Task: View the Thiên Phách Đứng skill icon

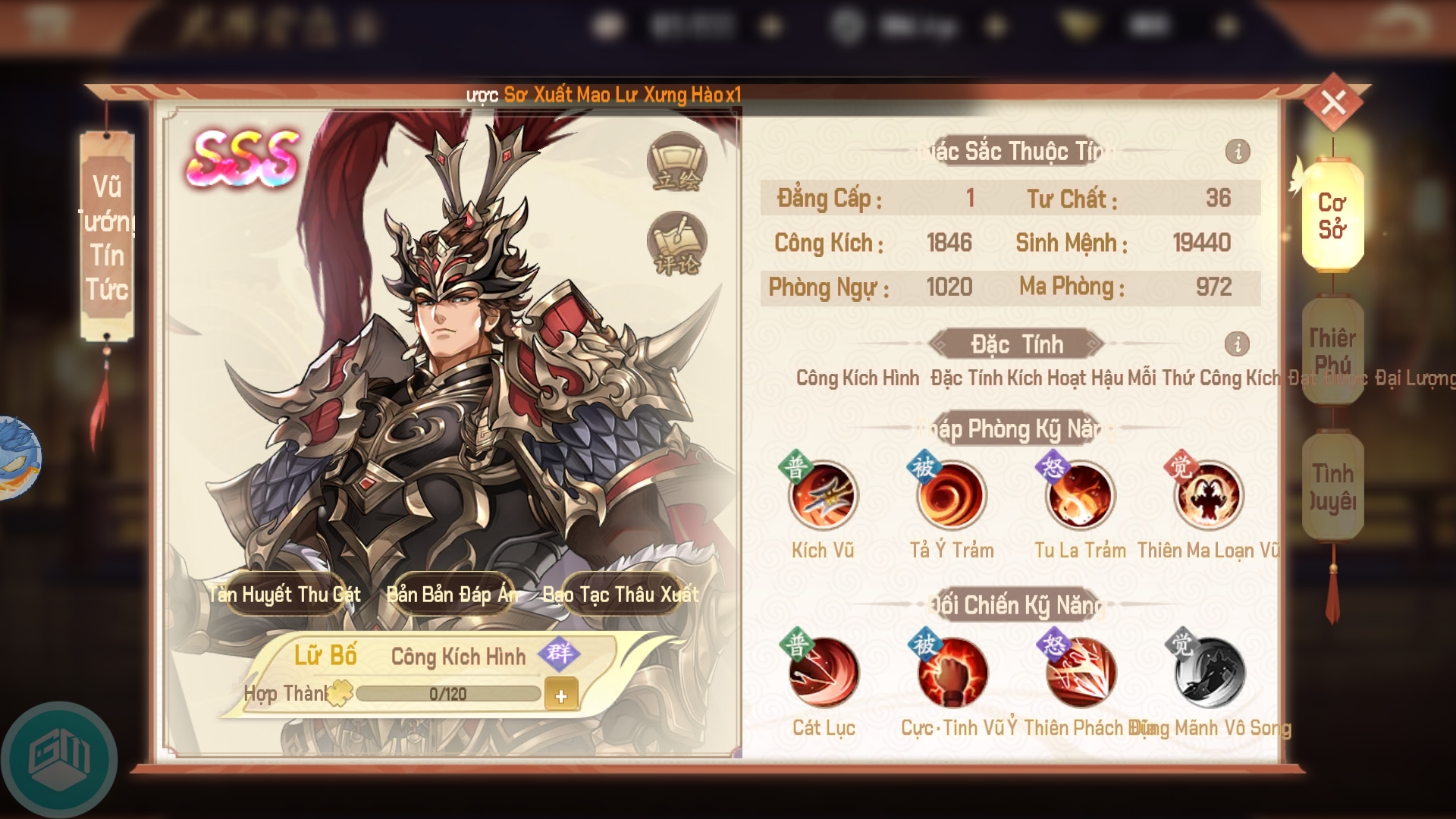Action: click(x=1081, y=673)
